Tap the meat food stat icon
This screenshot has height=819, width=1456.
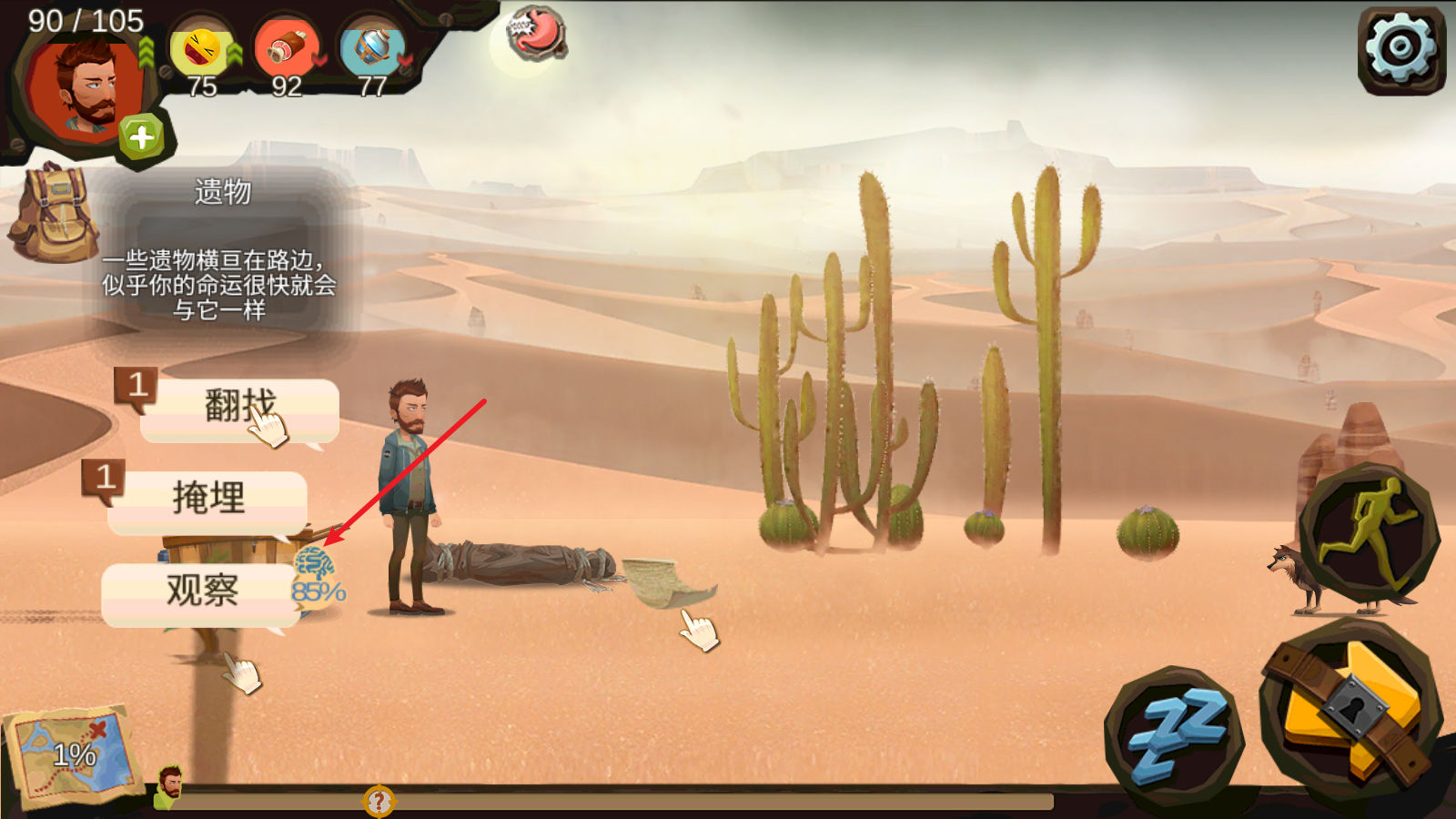click(287, 51)
